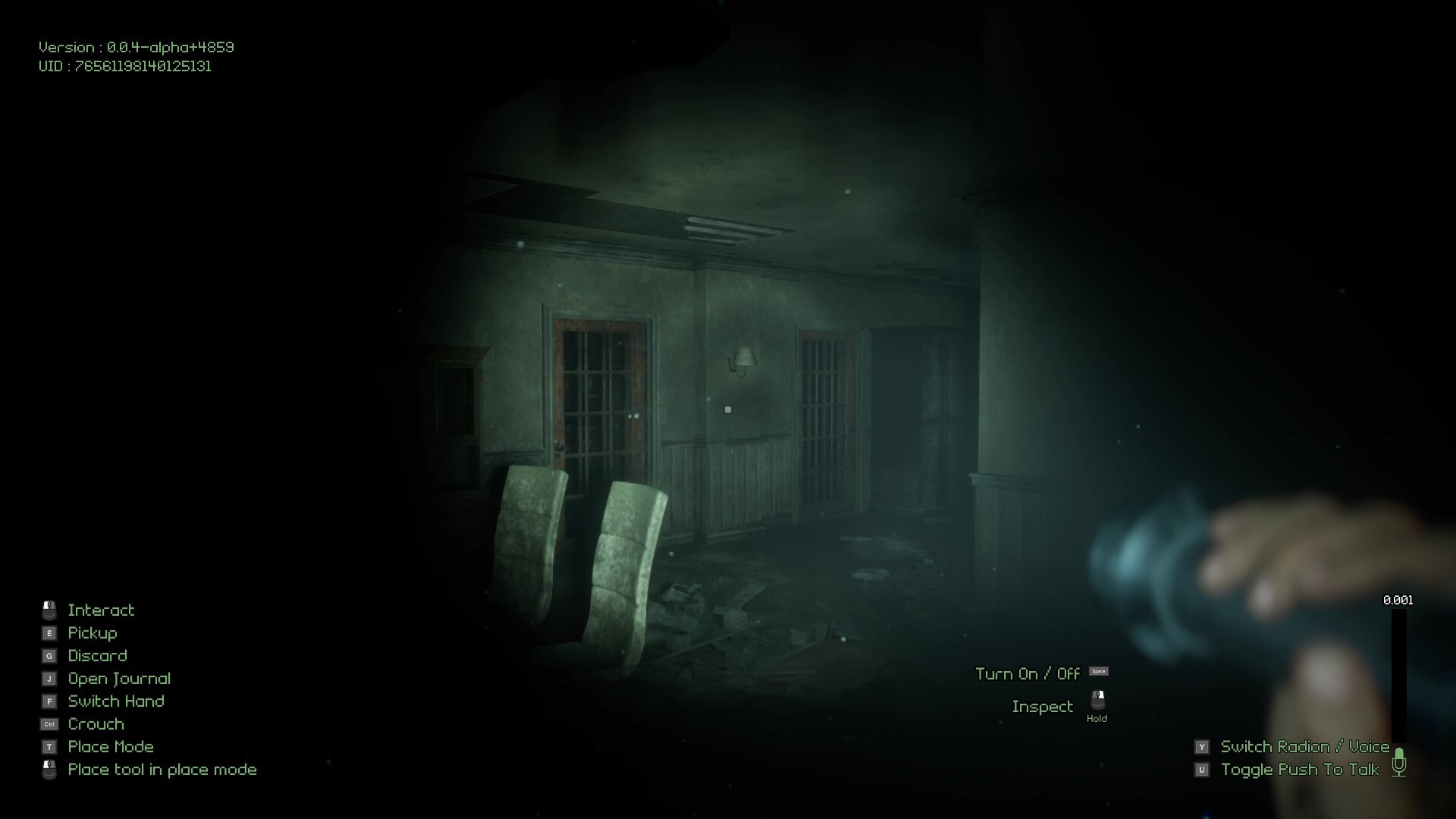
Task: Click the G key badge beside Discard
Action: (49, 655)
